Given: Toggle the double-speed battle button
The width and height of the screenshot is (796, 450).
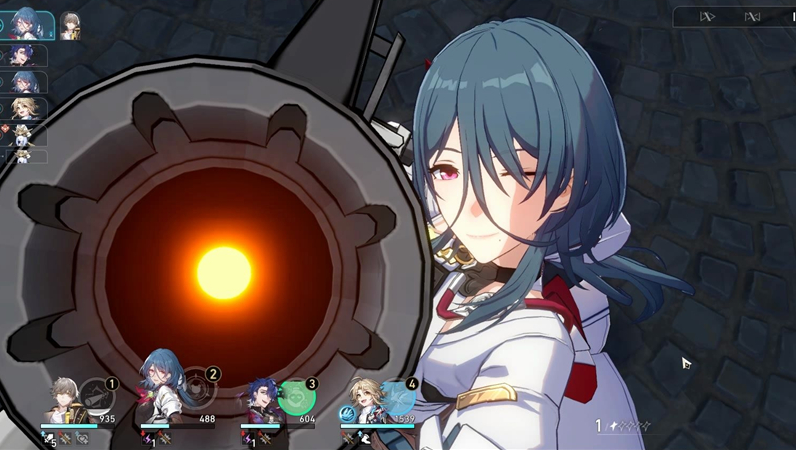Looking at the screenshot, I should (x=708, y=16).
